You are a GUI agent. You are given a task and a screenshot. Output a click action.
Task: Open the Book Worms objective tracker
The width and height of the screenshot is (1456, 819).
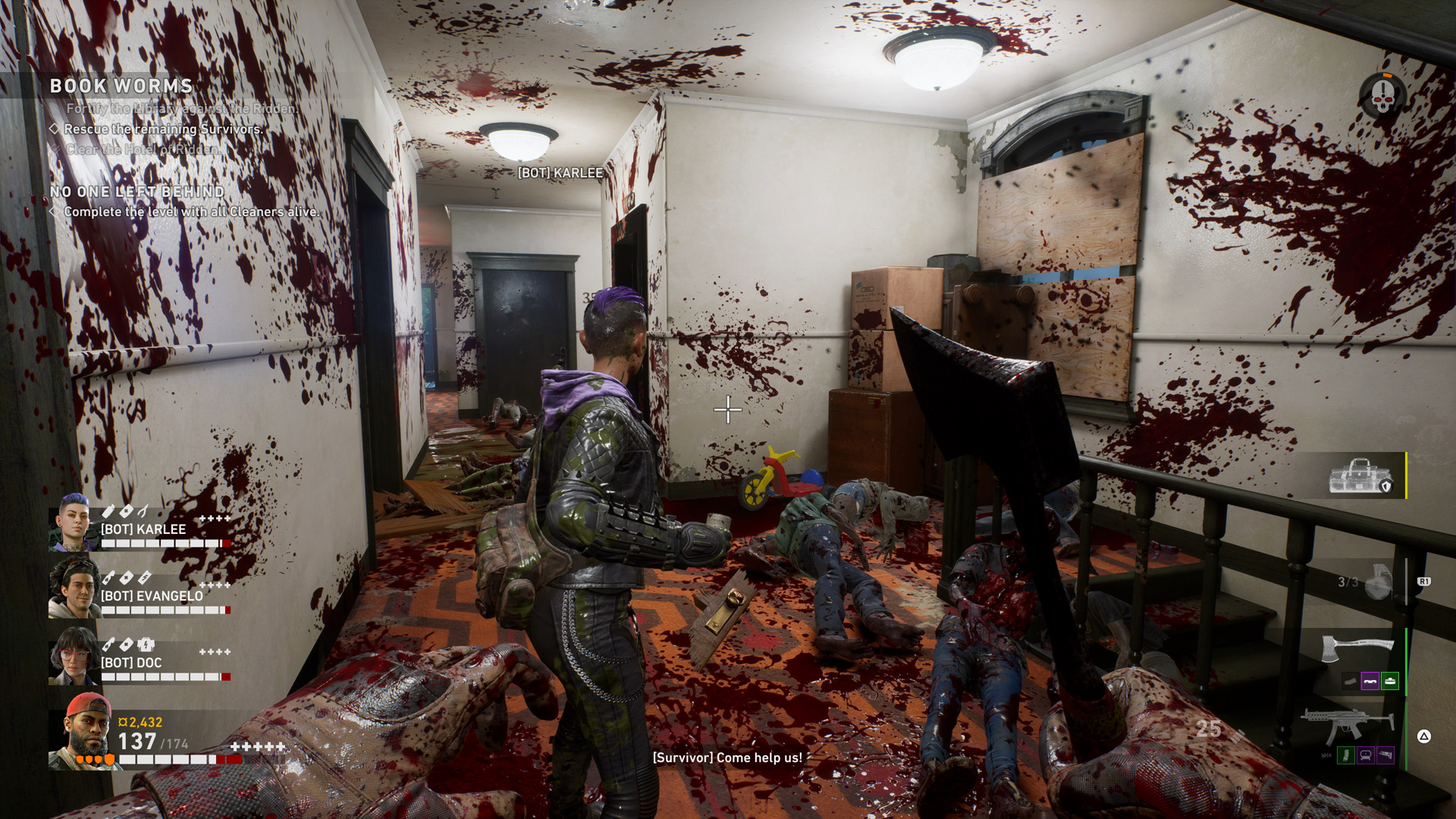tap(121, 86)
